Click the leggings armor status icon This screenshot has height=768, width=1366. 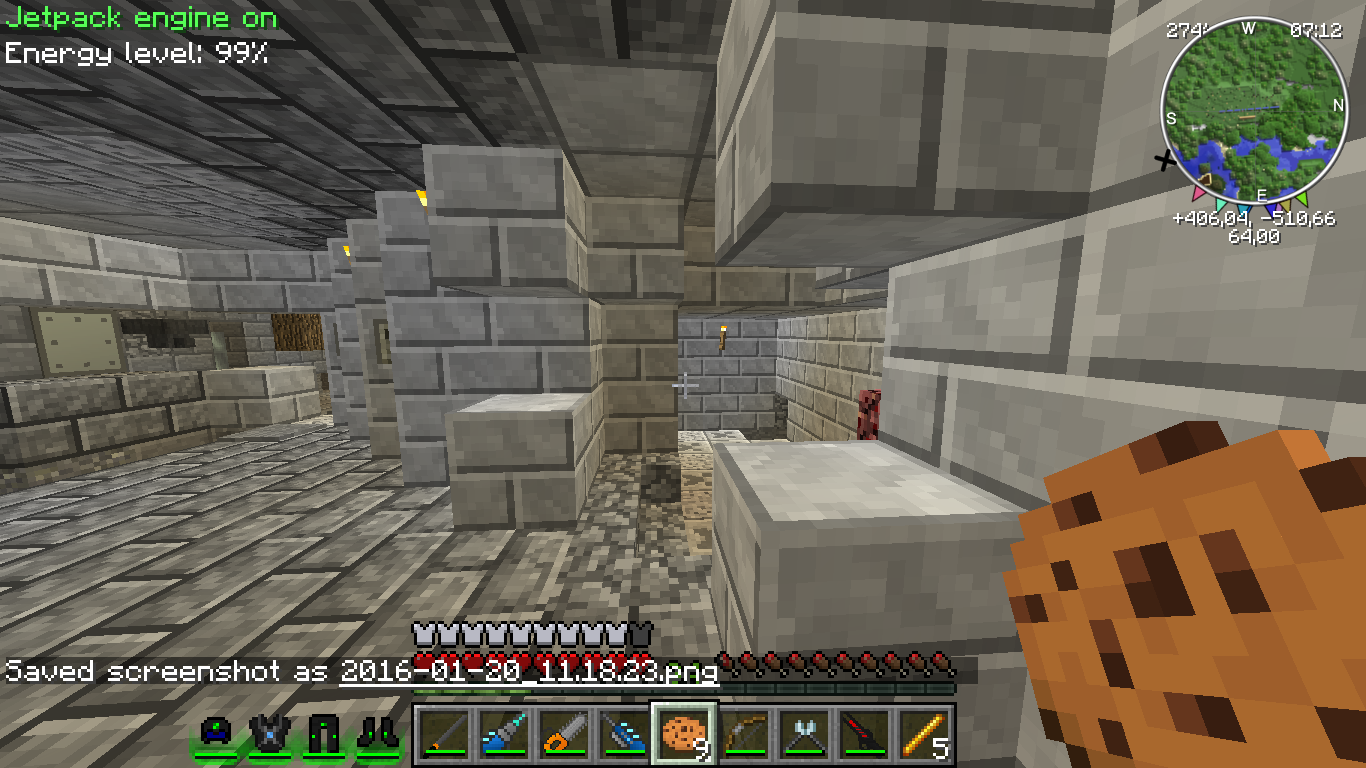[x=325, y=733]
